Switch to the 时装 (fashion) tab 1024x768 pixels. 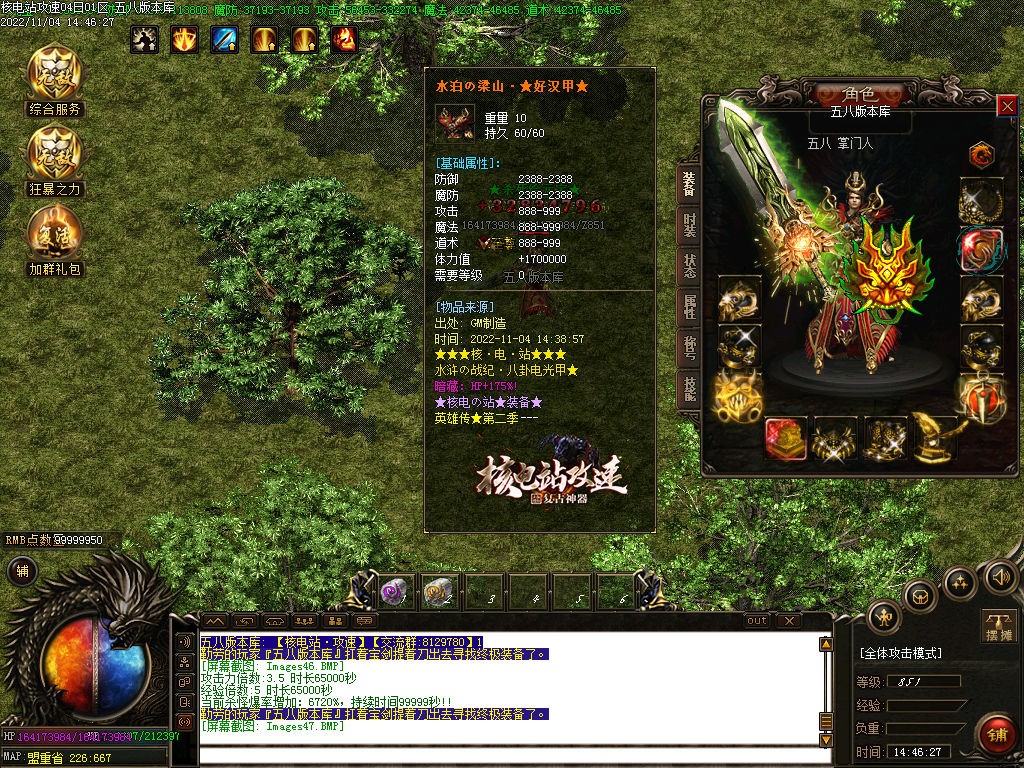coord(689,227)
